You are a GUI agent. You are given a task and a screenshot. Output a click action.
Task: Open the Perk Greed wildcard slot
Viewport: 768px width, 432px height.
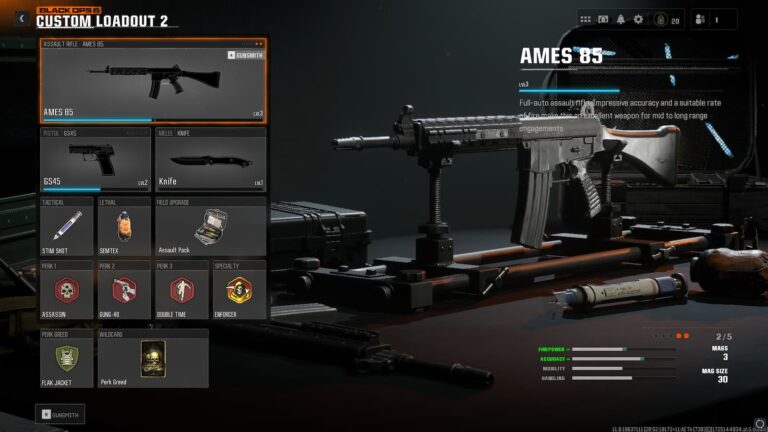[x=153, y=358]
